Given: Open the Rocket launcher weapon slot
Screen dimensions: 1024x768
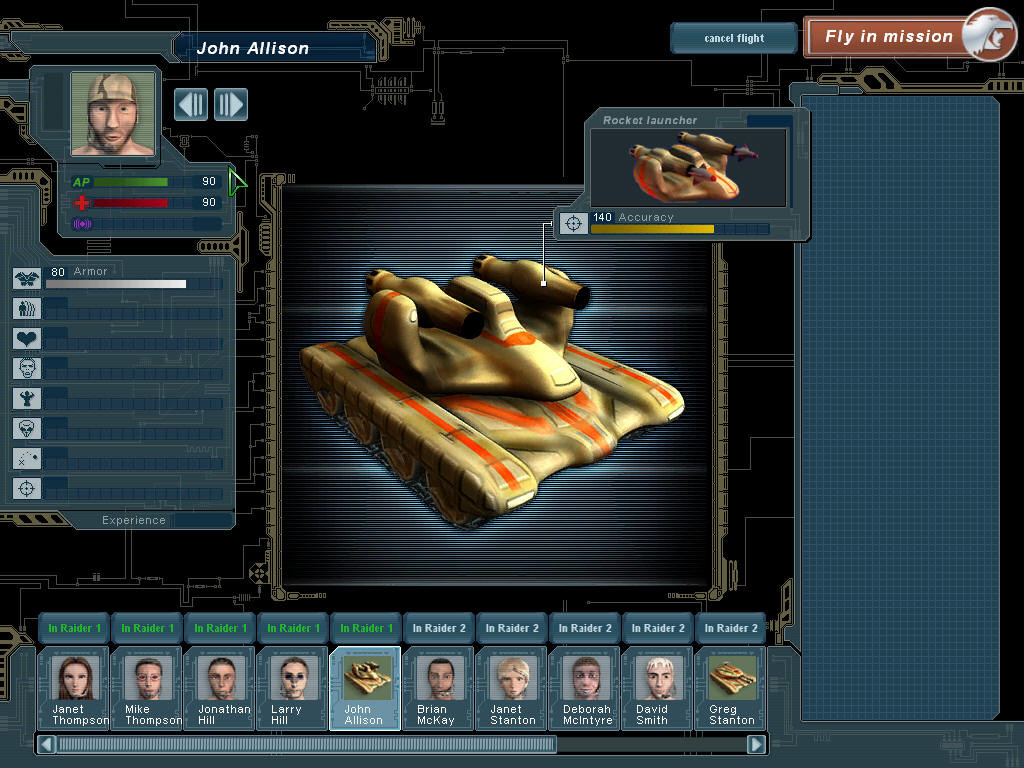Looking at the screenshot, I should pyautogui.click(x=689, y=167).
